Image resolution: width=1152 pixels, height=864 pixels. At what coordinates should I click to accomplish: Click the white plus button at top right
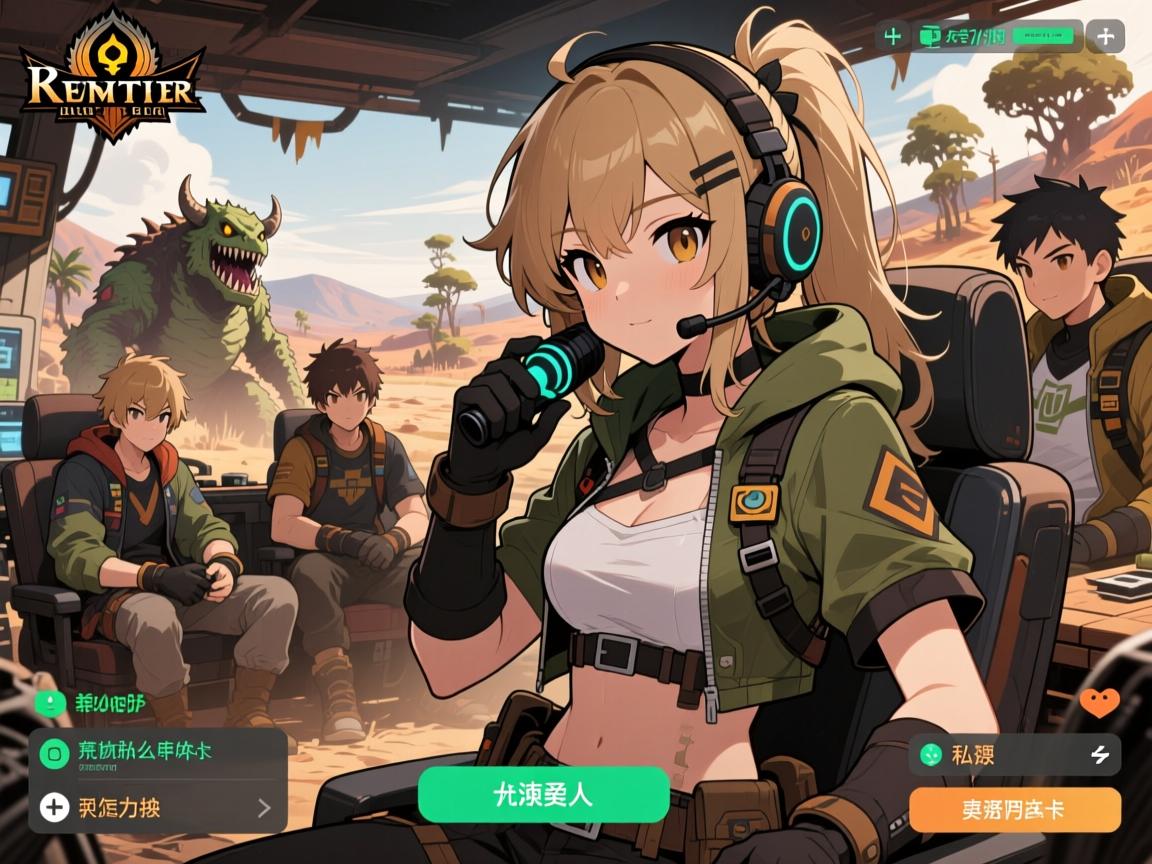(x=1105, y=37)
